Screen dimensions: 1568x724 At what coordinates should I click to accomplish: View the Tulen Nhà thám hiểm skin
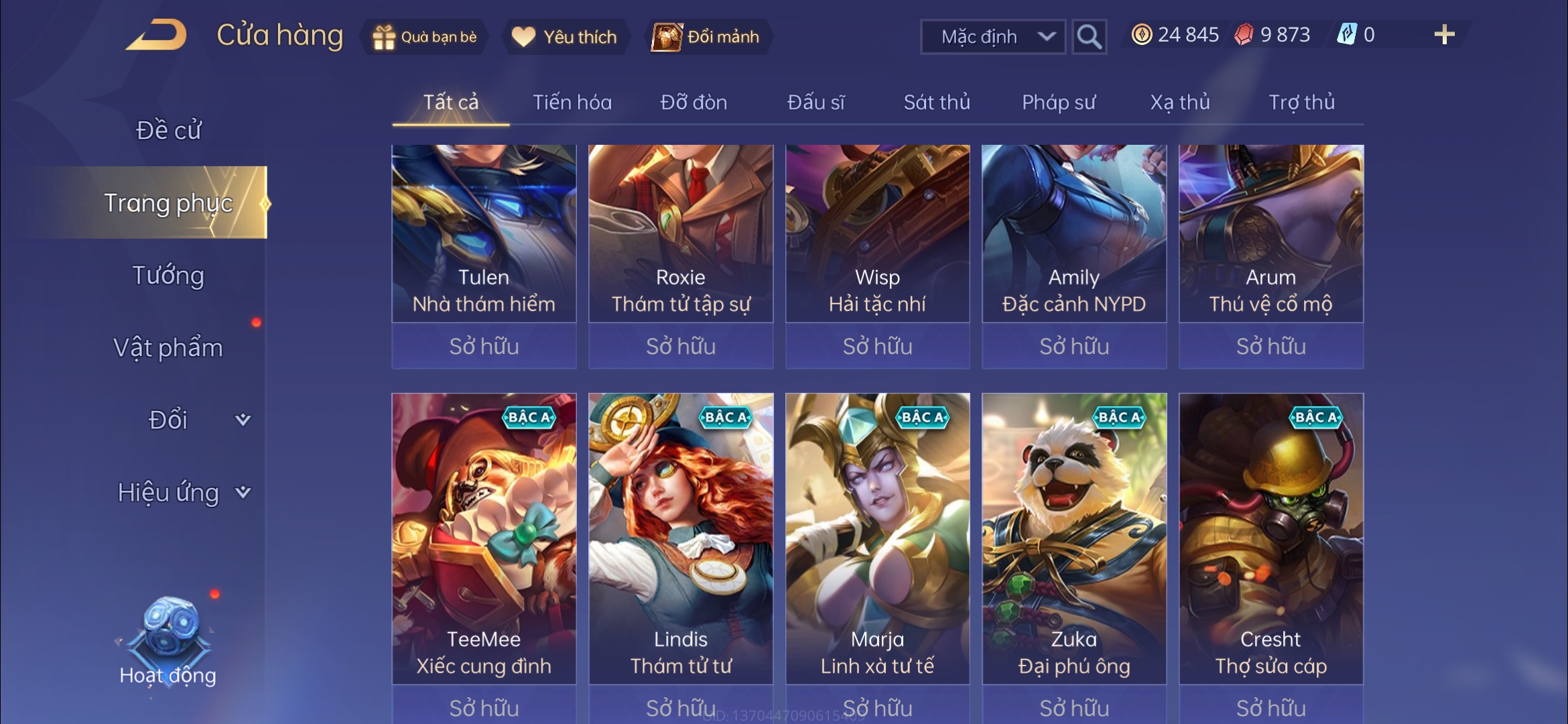(484, 235)
